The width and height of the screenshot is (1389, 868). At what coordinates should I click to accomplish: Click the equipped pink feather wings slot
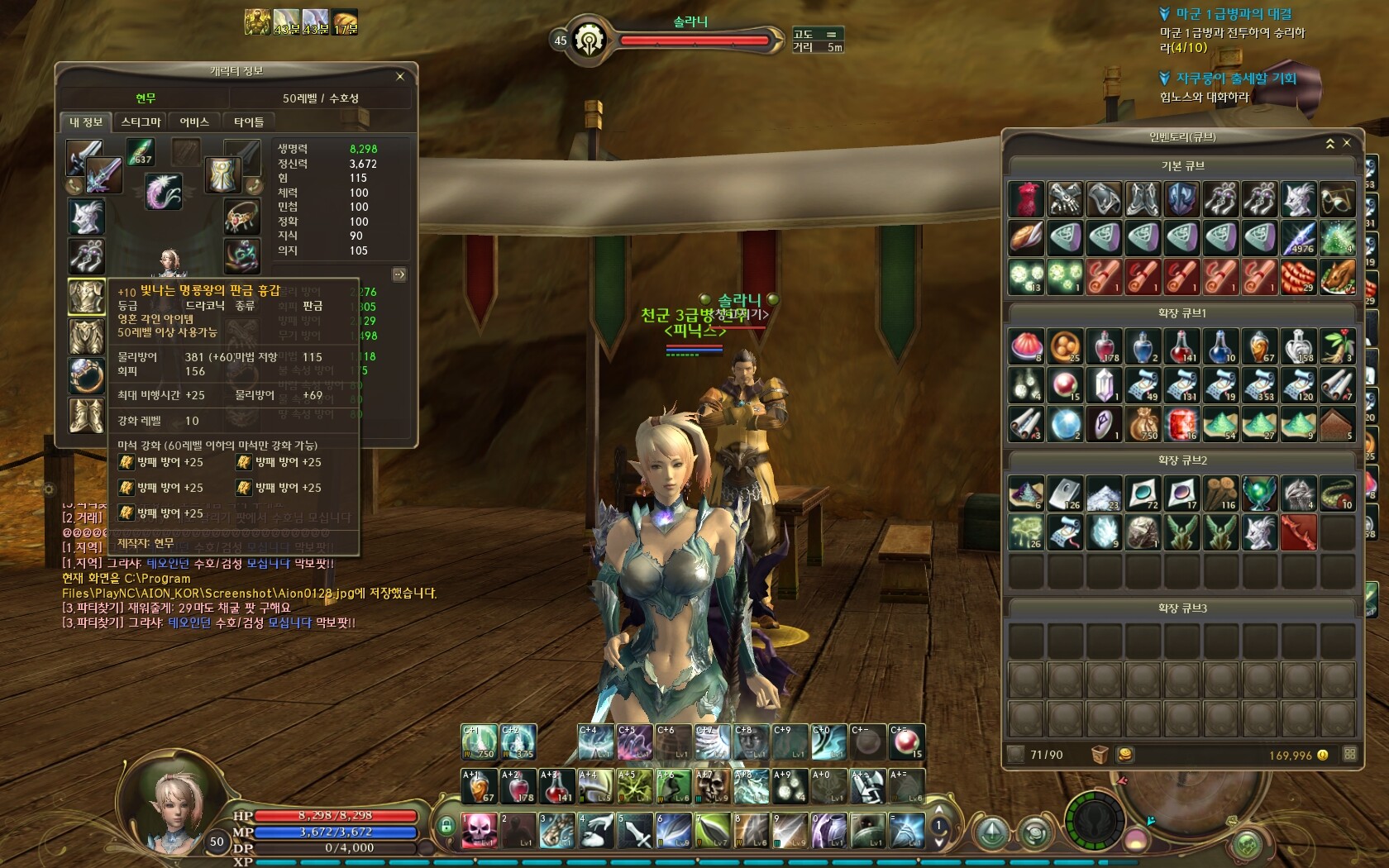(163, 191)
